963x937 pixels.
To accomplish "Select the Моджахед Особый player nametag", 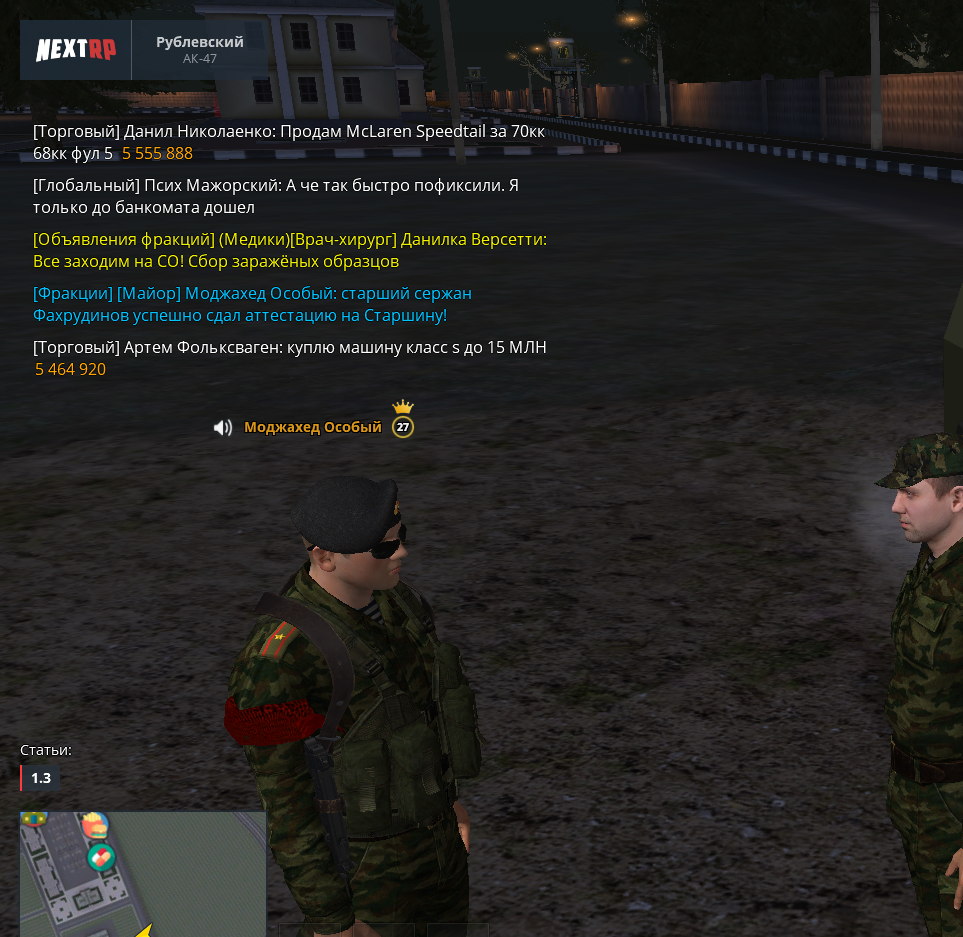I will (x=313, y=428).
